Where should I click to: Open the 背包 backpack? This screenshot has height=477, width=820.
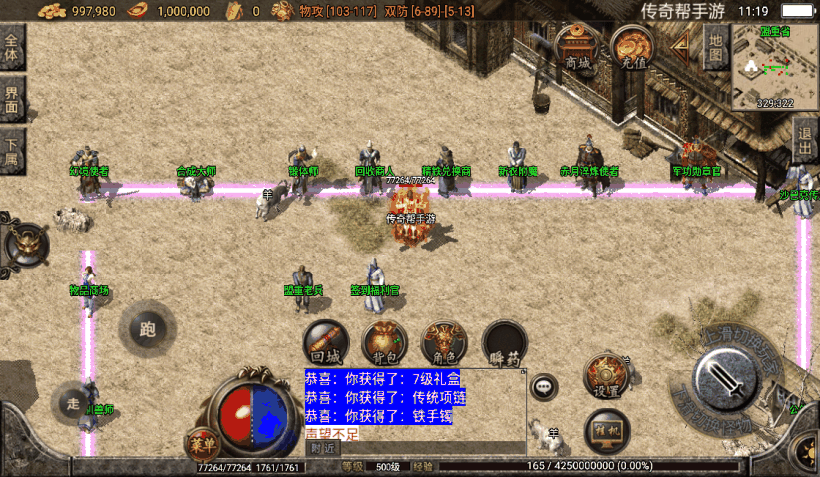(385, 342)
